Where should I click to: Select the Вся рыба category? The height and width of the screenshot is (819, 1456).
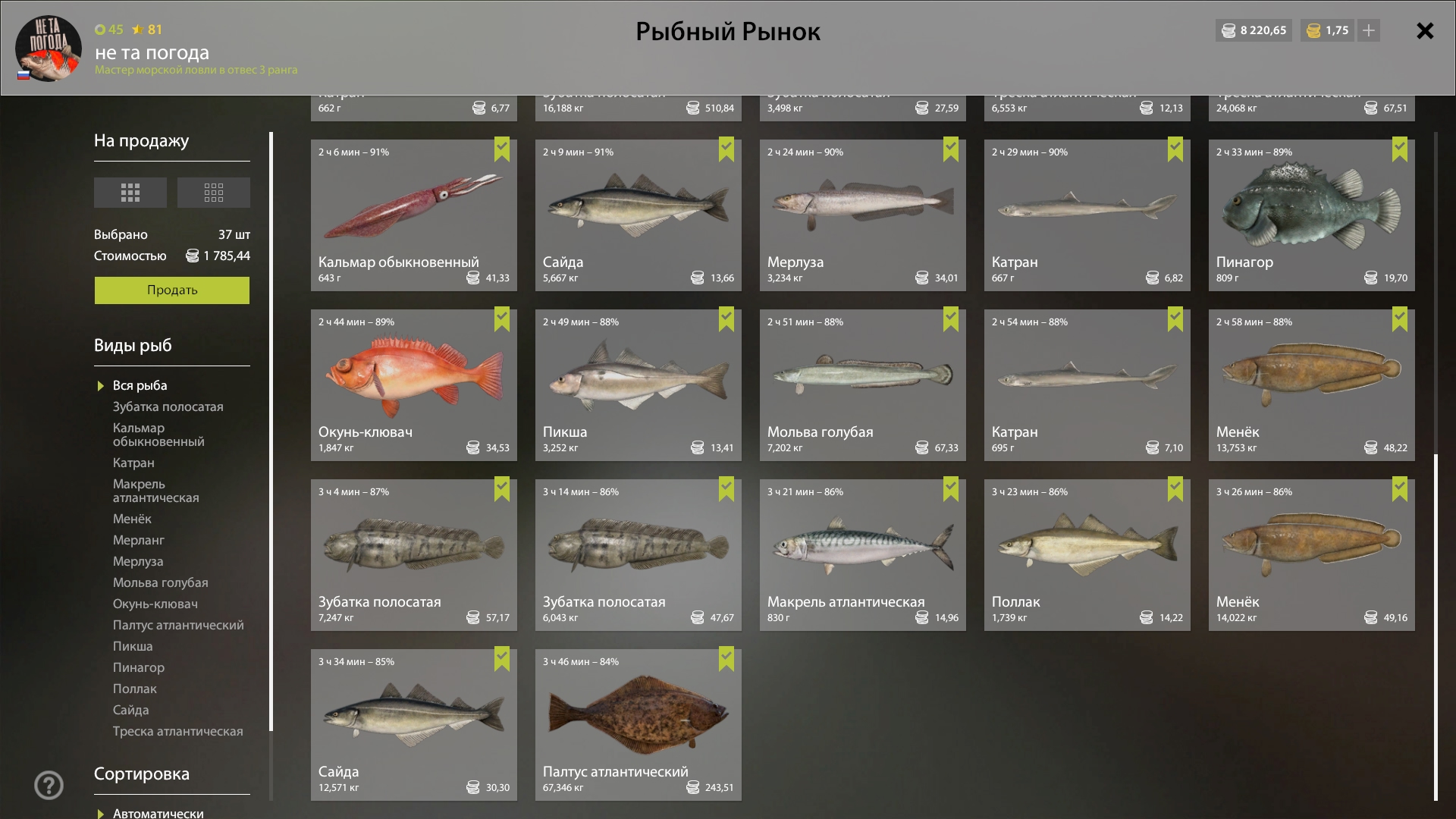tap(140, 386)
